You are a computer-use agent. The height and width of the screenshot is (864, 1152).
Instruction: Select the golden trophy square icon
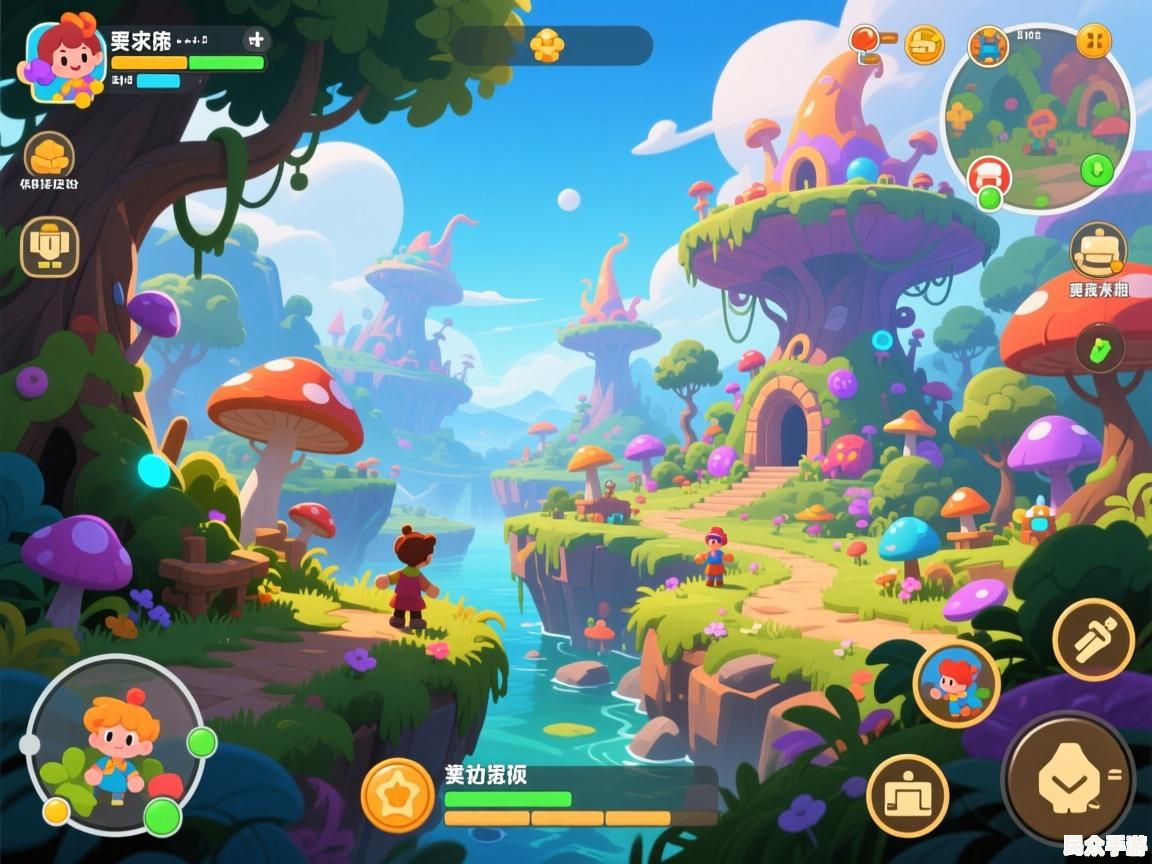point(49,246)
